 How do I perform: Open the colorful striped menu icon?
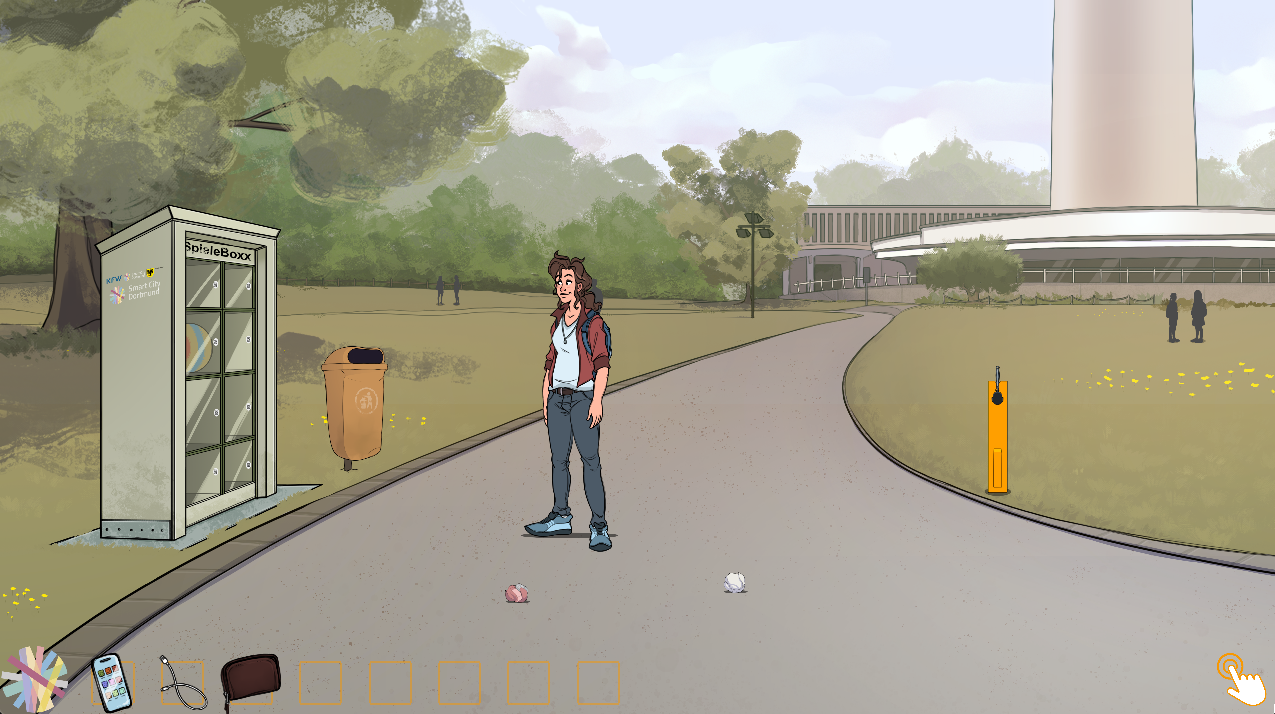pyautogui.click(x=33, y=678)
